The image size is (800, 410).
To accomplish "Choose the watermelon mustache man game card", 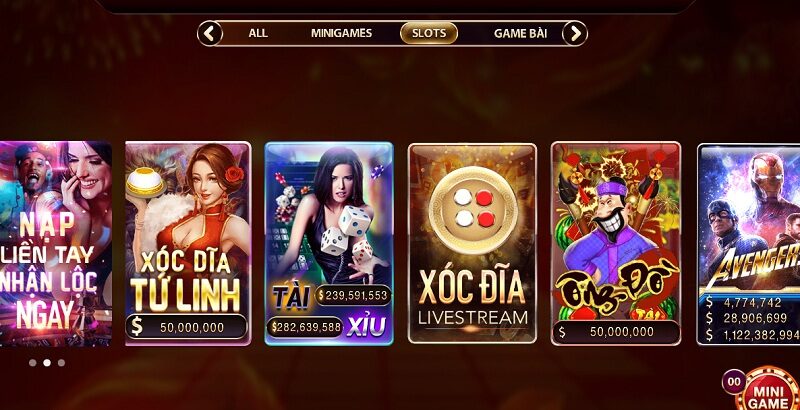I will pos(615,242).
